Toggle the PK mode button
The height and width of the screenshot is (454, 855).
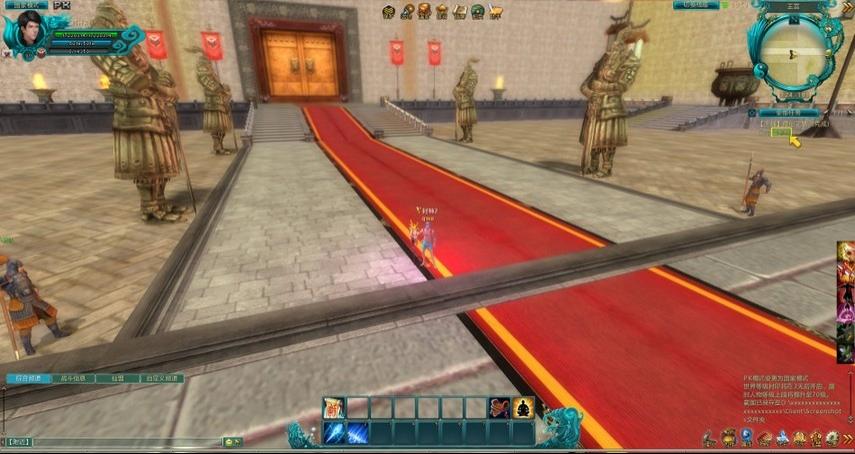(61, 5)
